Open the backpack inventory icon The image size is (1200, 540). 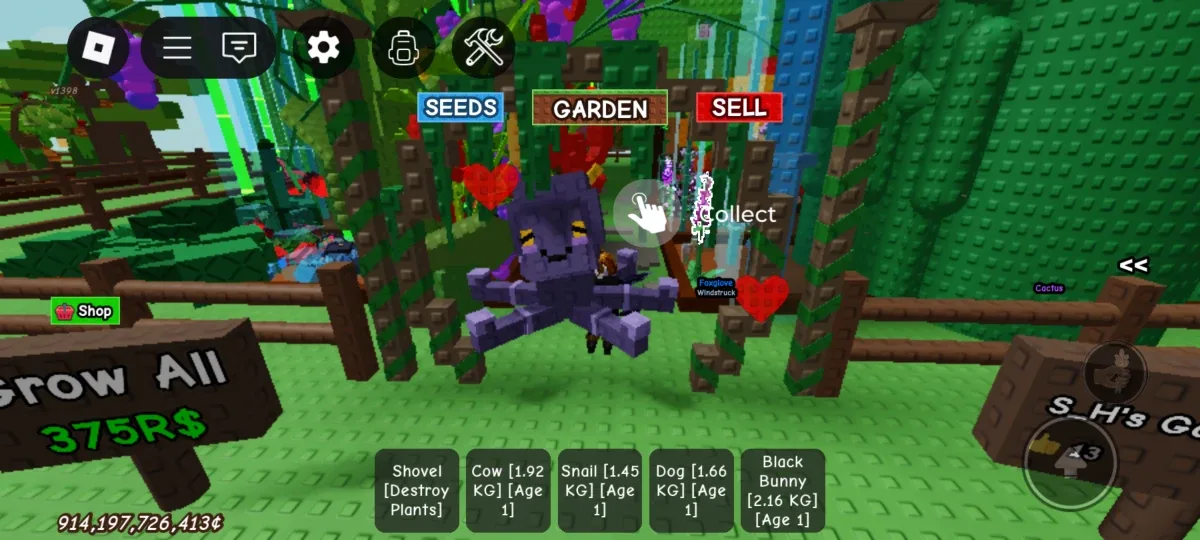[403, 47]
